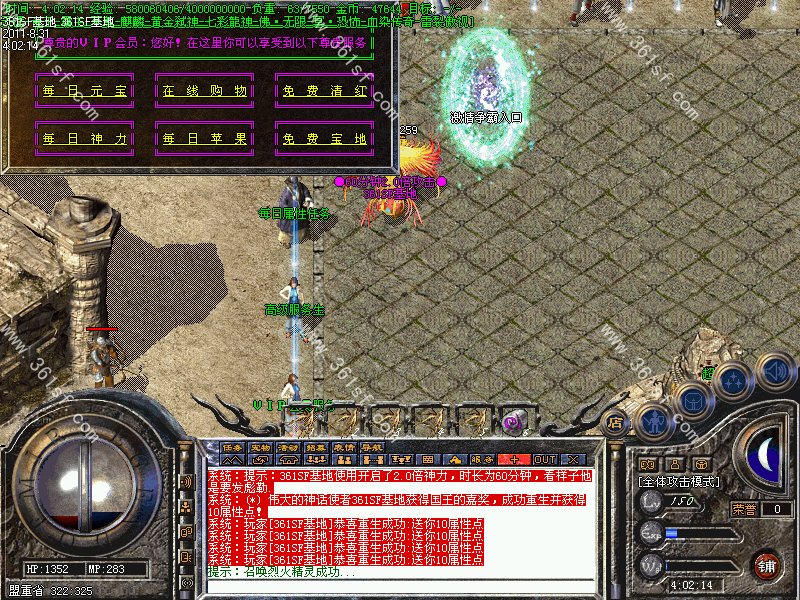Open the bag round icon
The width and height of the screenshot is (800, 600).
pos(695,400)
